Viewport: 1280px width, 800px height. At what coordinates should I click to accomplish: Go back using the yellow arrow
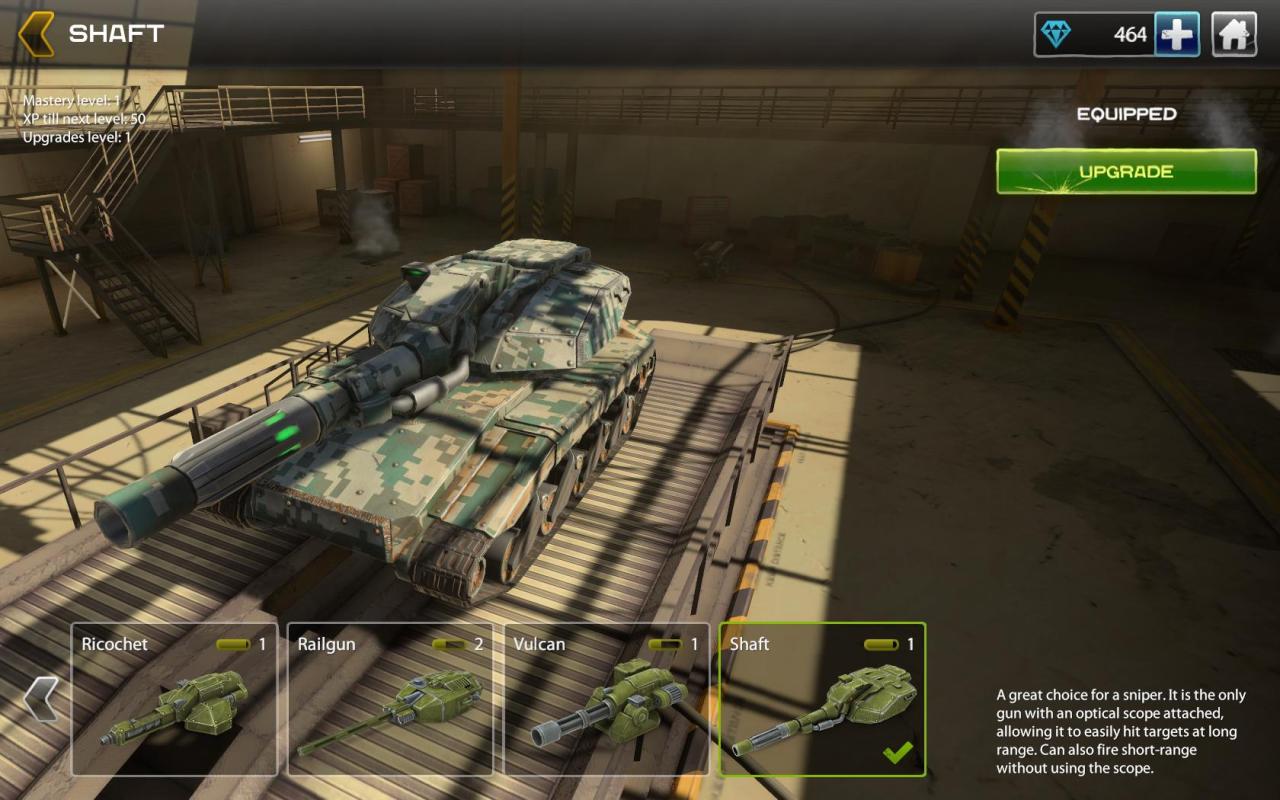(x=37, y=34)
